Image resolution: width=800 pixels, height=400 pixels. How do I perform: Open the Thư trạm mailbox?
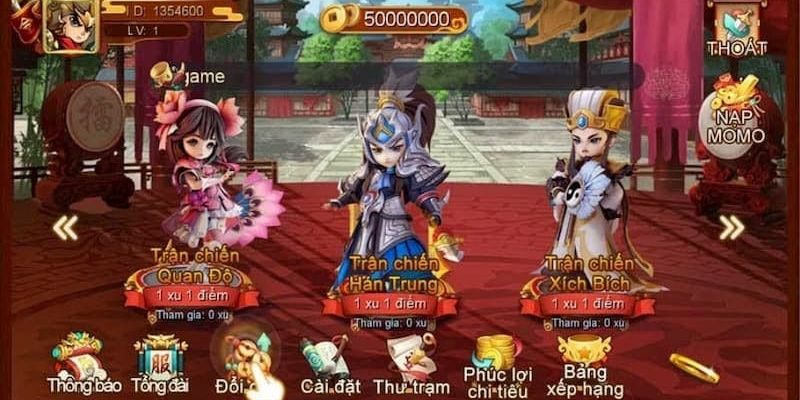410,365
